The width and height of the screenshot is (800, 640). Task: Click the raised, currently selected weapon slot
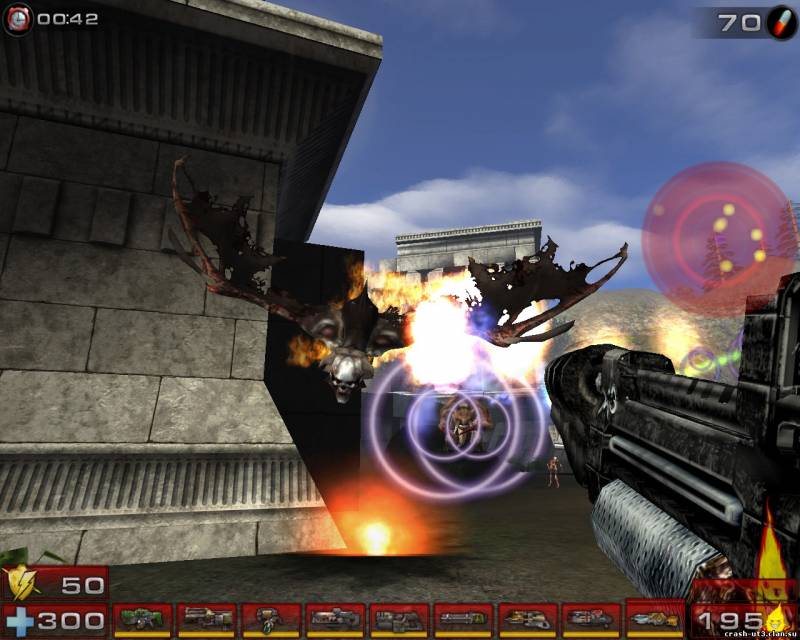[655, 617]
